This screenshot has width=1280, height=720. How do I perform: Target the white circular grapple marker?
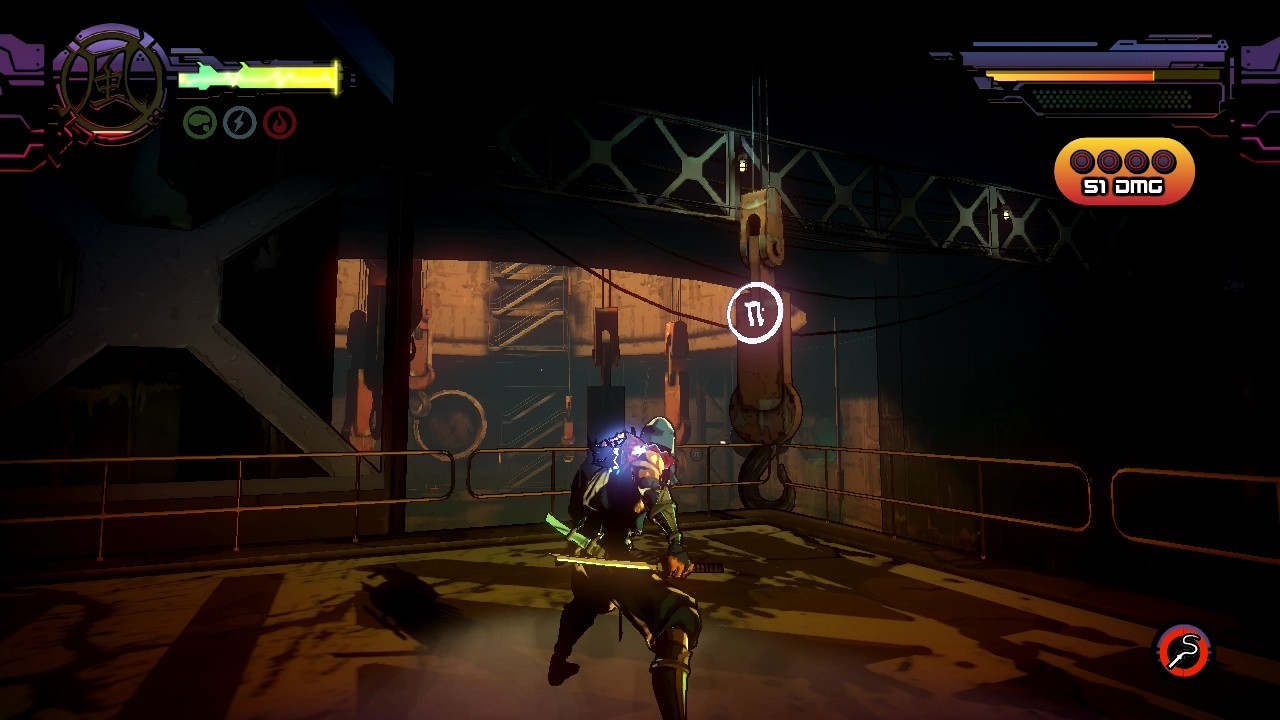coord(755,314)
